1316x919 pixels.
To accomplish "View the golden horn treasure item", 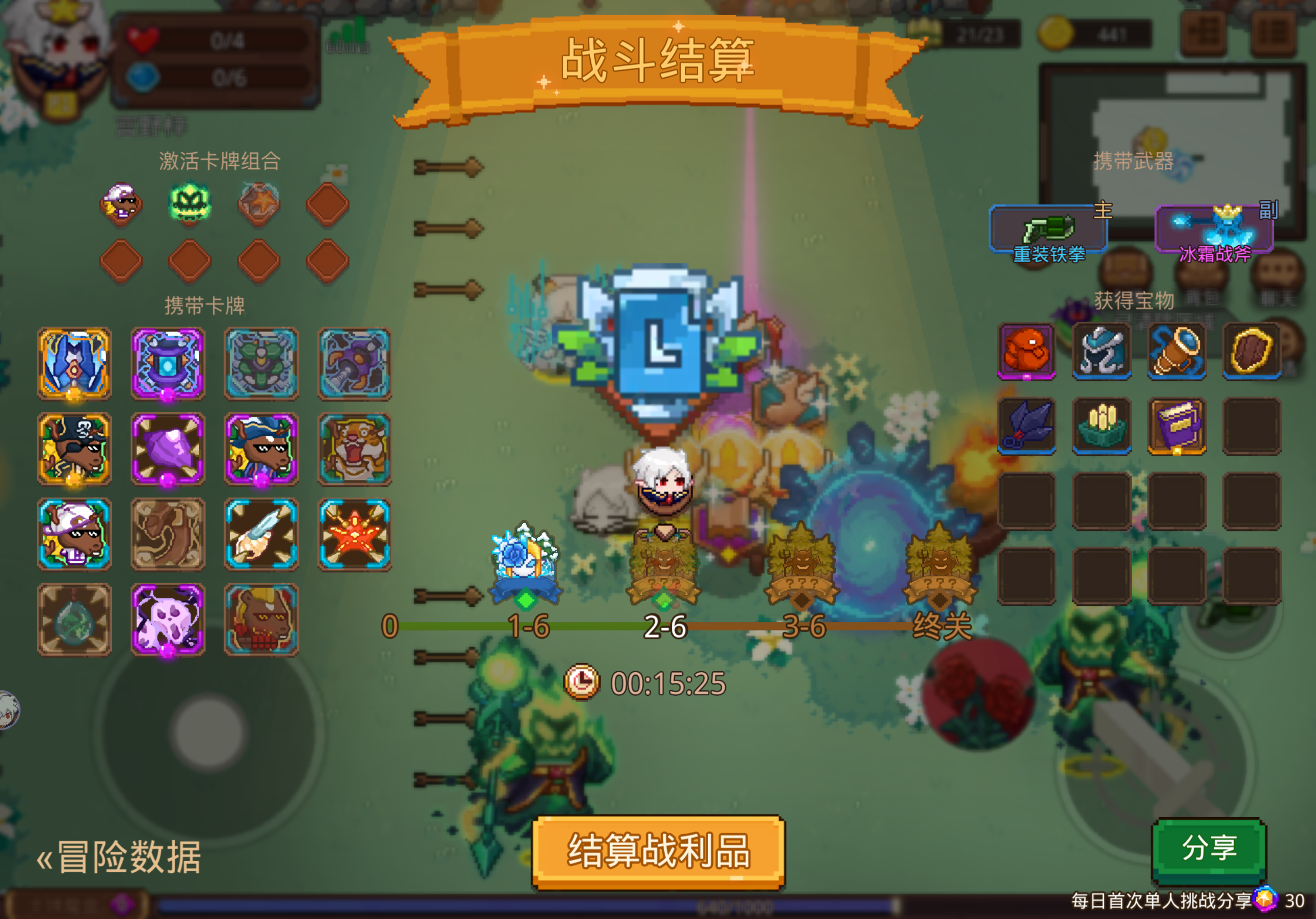I will point(1177,352).
